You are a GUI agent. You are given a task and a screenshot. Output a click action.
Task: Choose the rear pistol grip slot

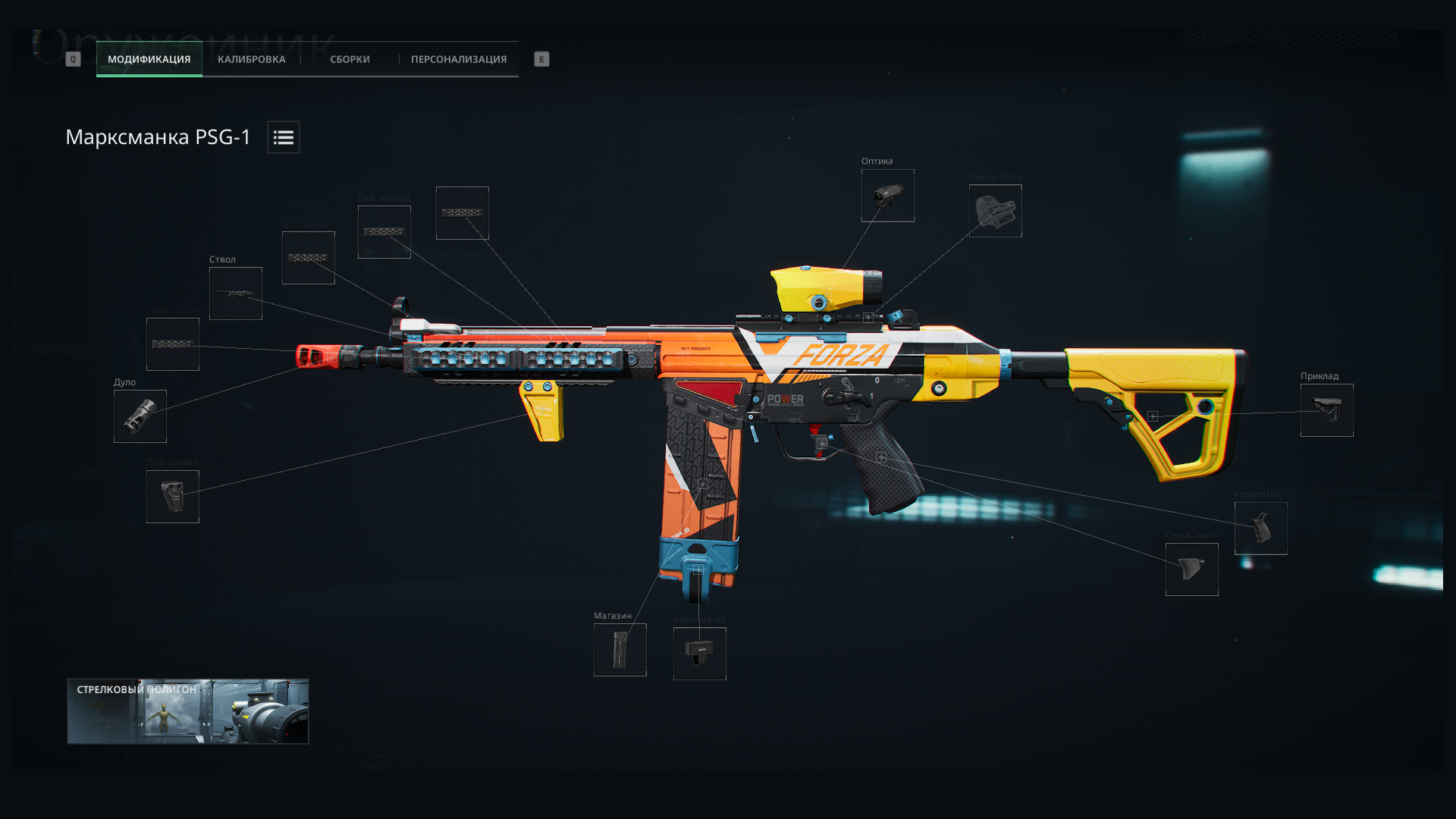point(1260,529)
